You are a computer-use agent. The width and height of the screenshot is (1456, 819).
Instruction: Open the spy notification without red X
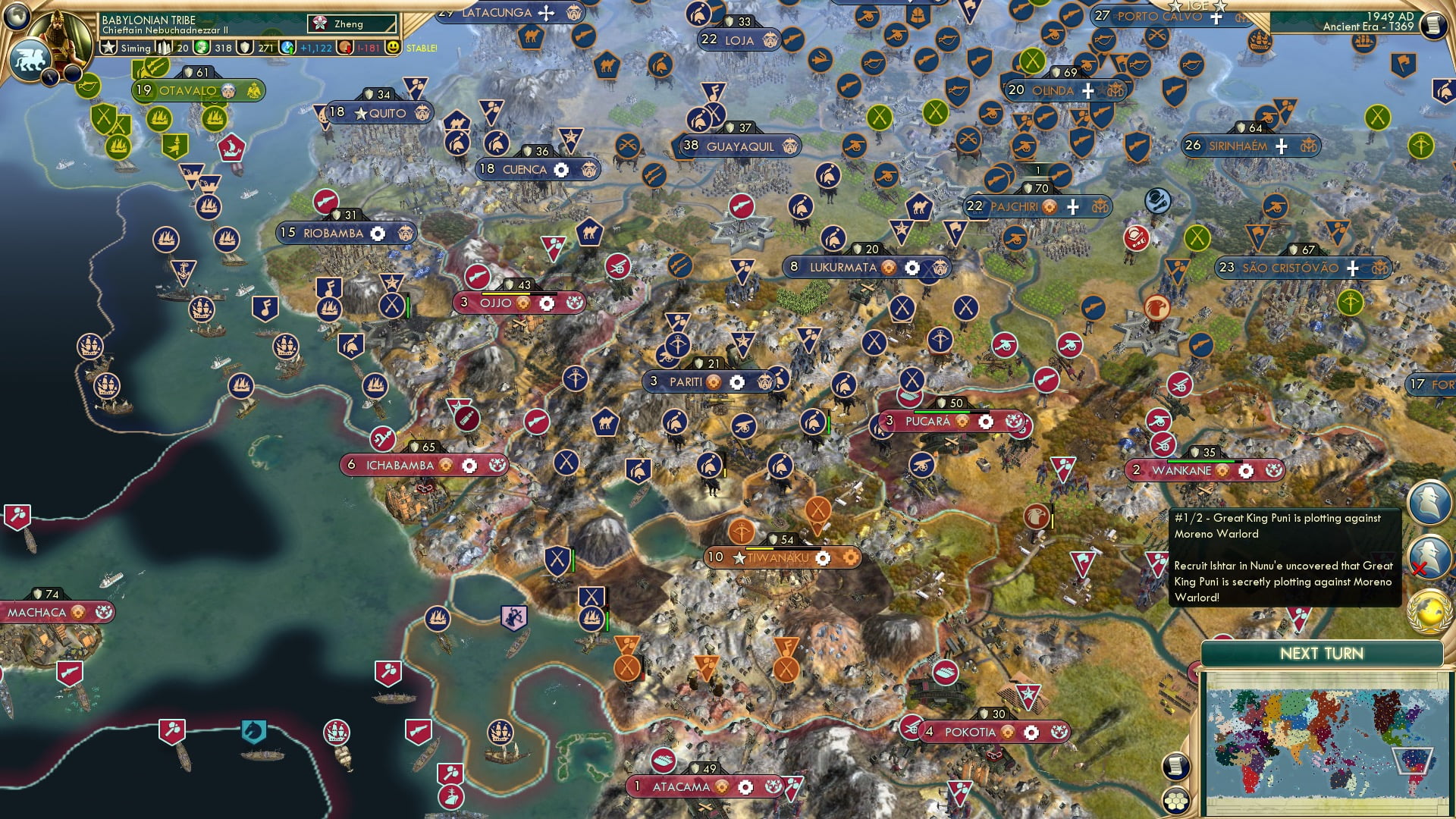1429,502
